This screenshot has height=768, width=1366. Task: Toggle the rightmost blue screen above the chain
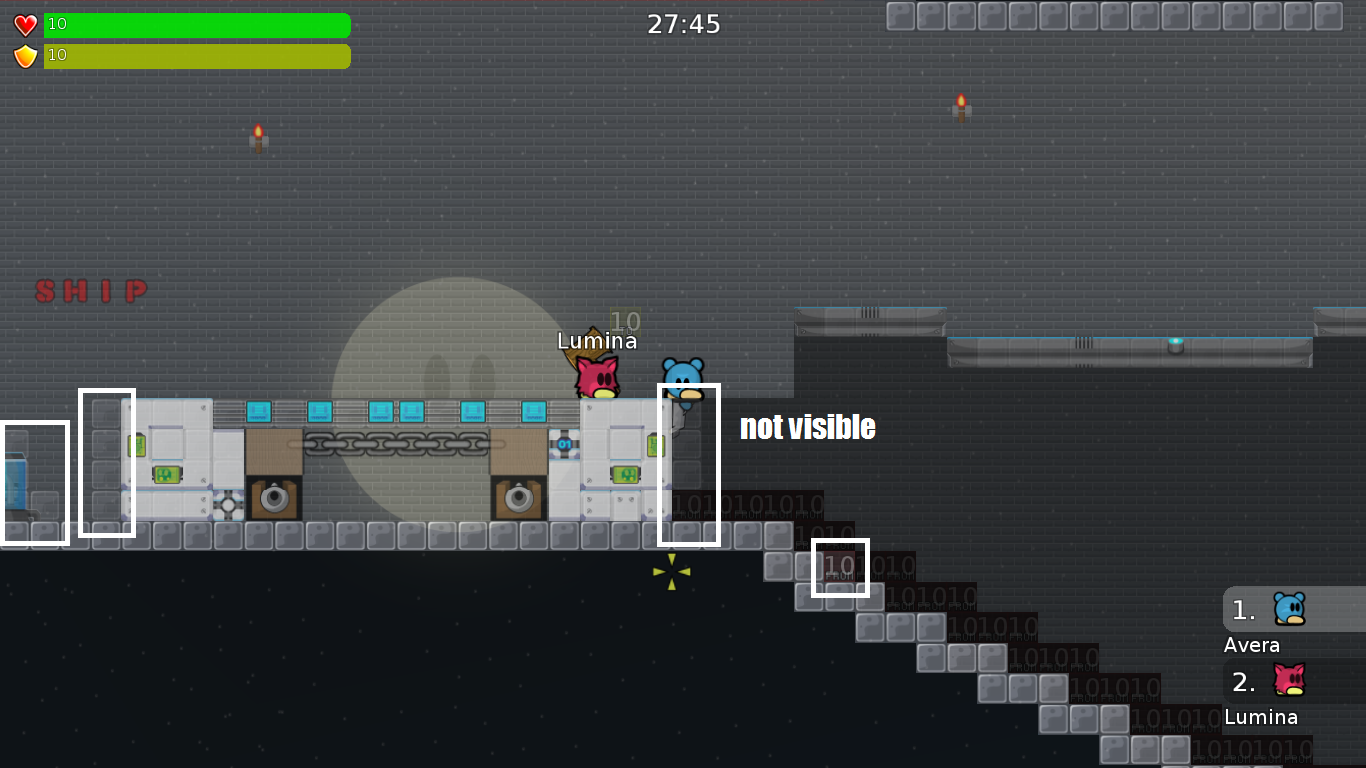533,410
